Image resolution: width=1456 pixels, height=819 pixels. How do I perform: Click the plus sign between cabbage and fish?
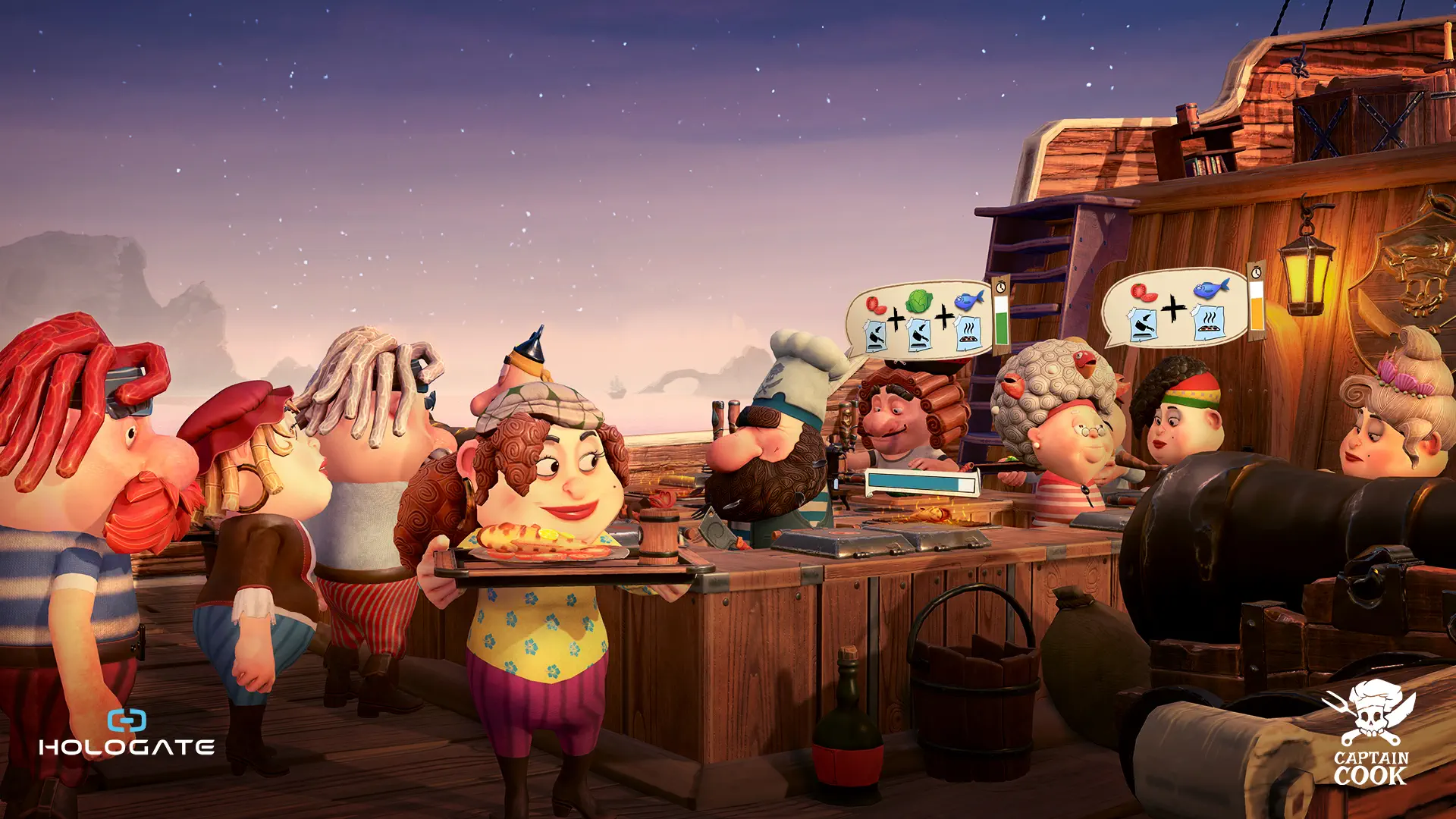coord(944,318)
